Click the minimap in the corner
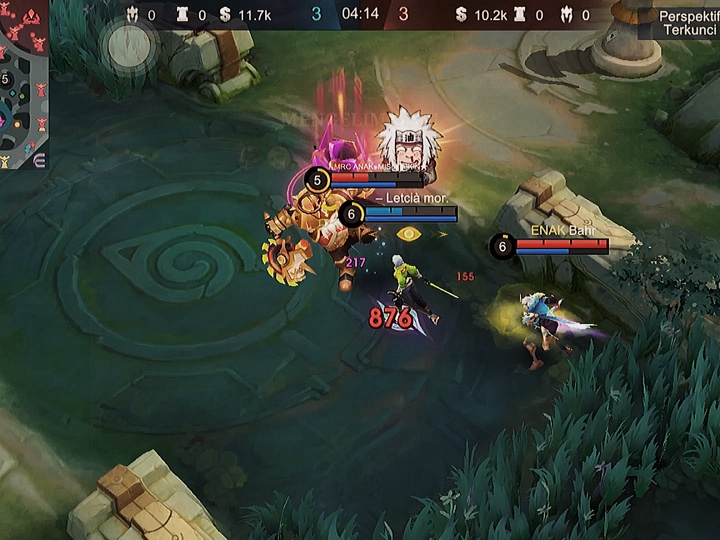 click(23, 85)
